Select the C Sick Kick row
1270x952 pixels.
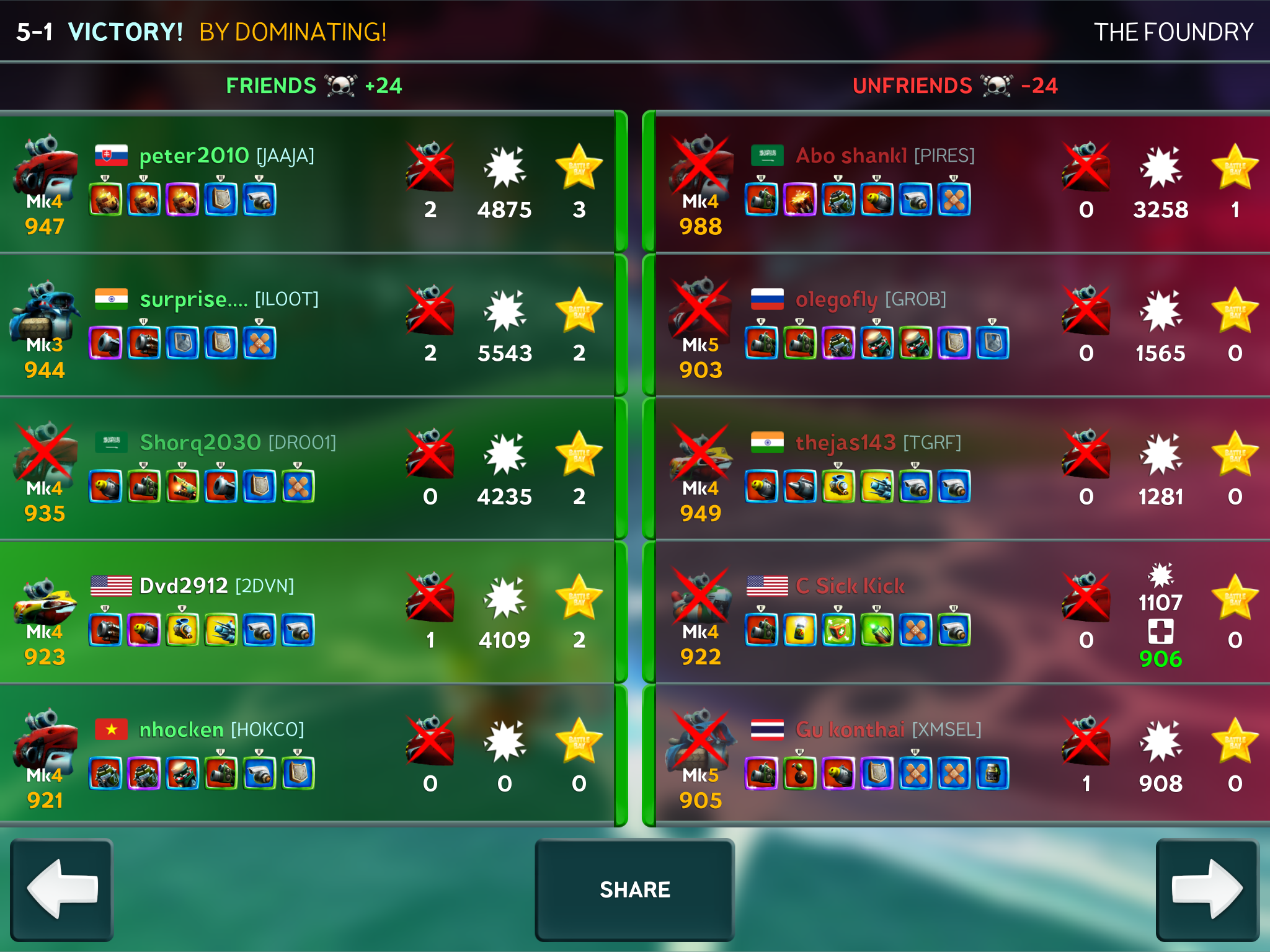pos(961,613)
